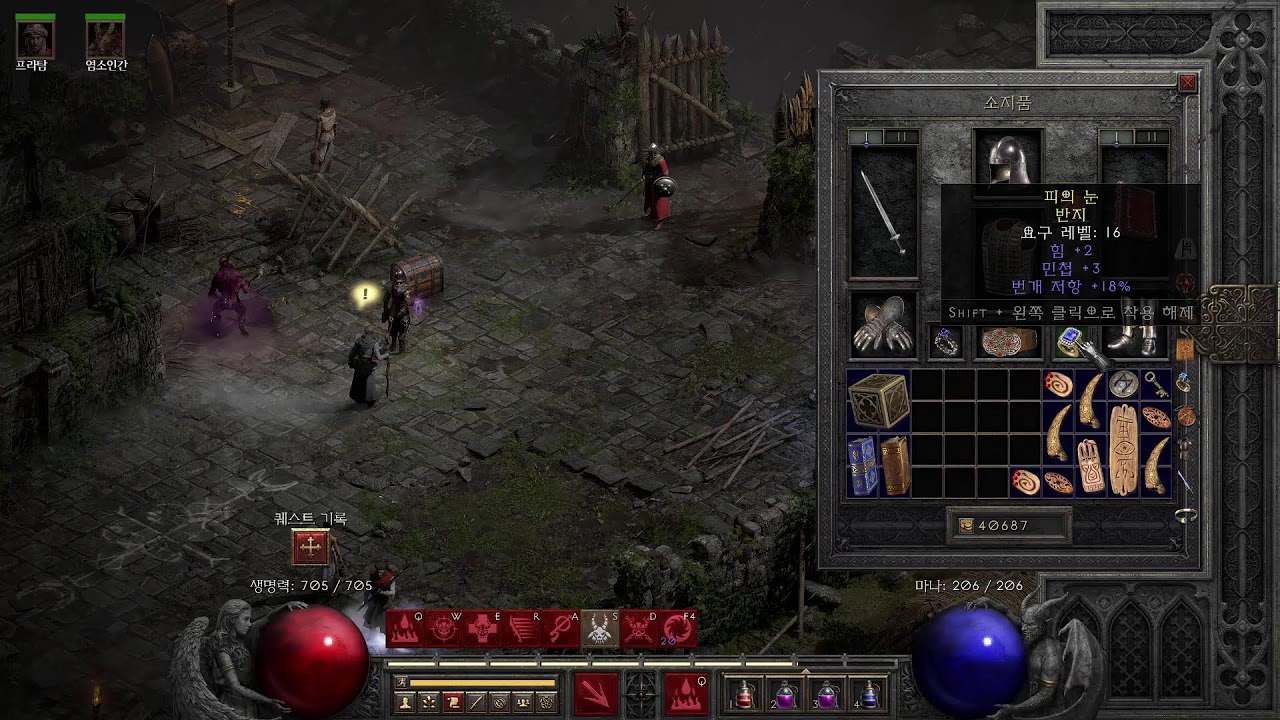Viewport: 1280px width, 720px height.
Task: Open the character screen mini-menu button
Action: point(405,702)
